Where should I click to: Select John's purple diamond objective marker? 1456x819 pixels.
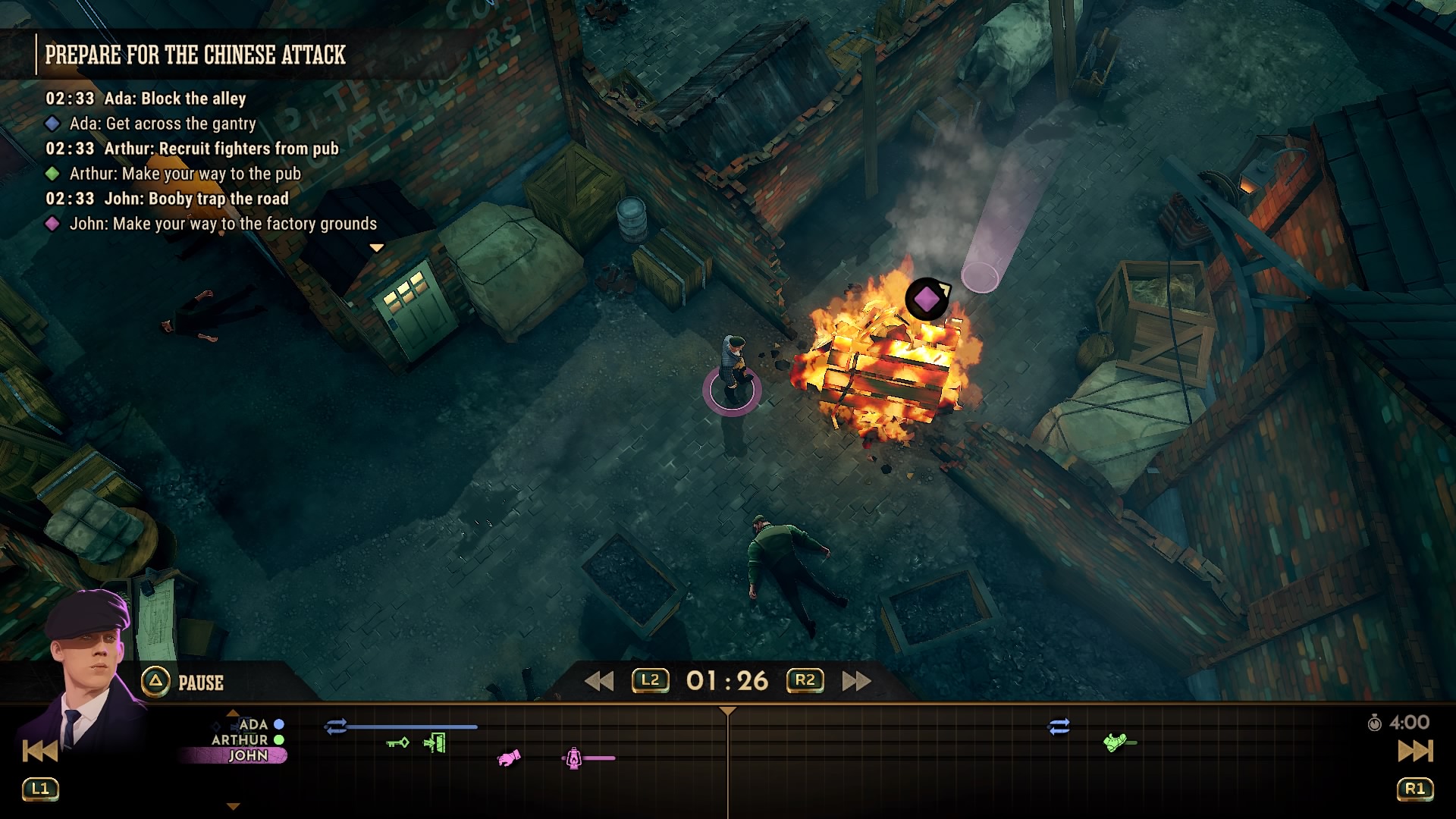926,299
